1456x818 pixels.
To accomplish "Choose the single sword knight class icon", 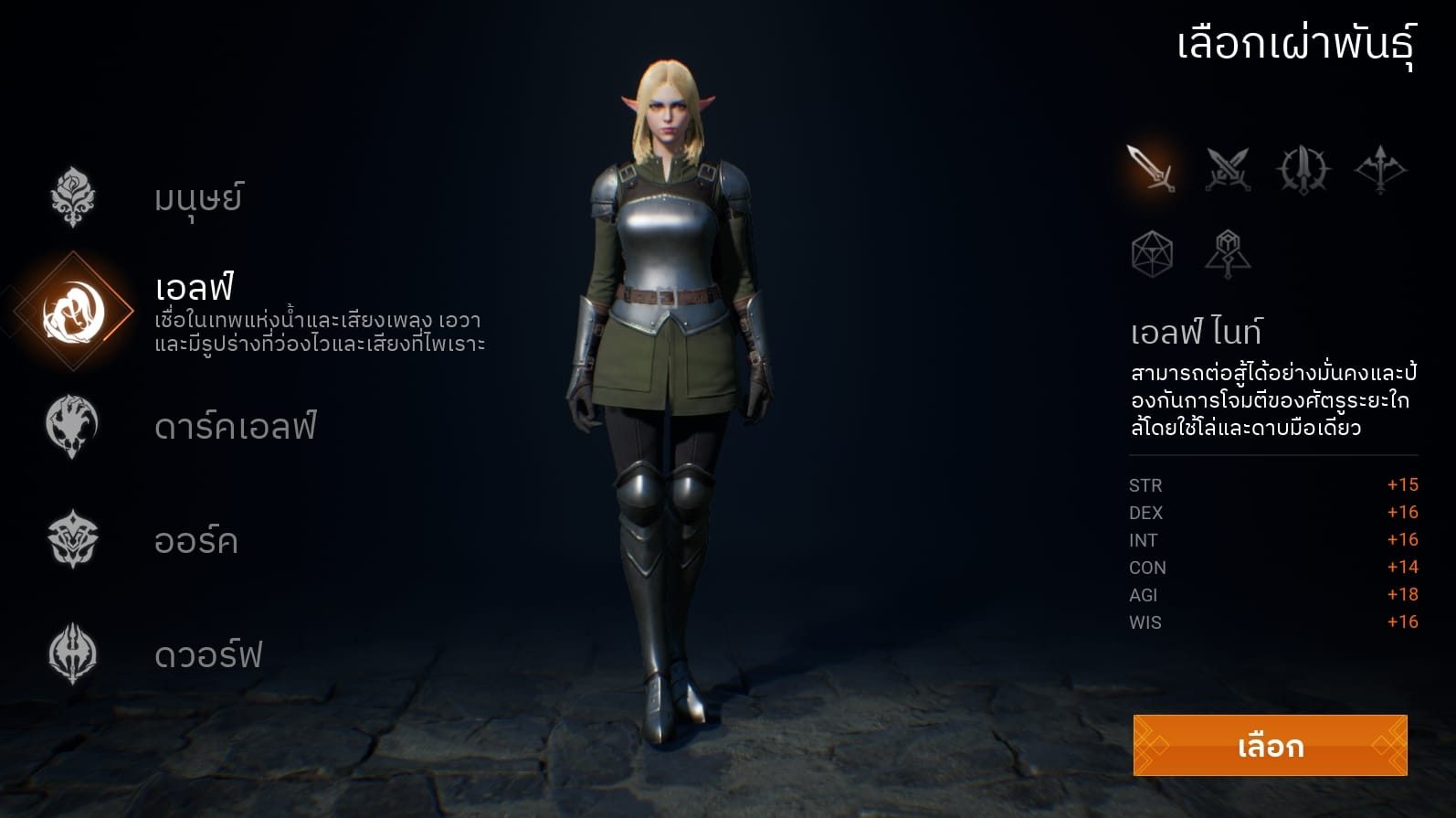I will (x=1151, y=168).
